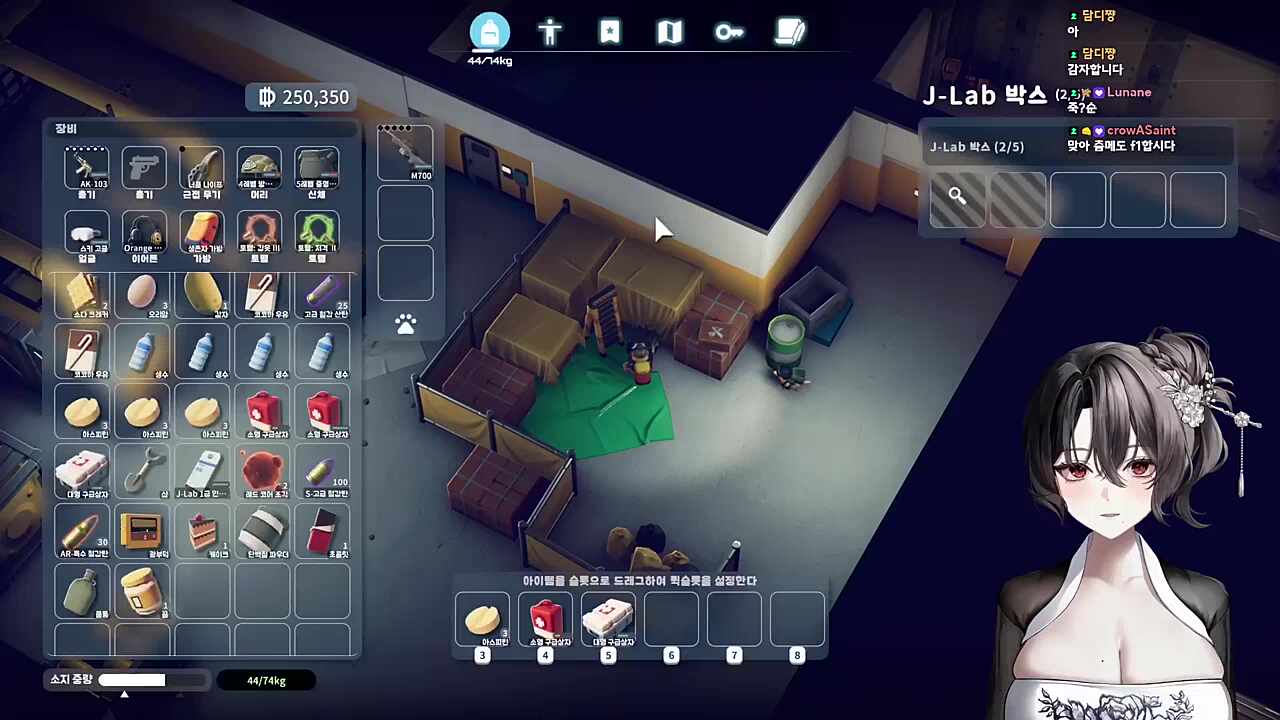Pick the potato inventory item

202,294
